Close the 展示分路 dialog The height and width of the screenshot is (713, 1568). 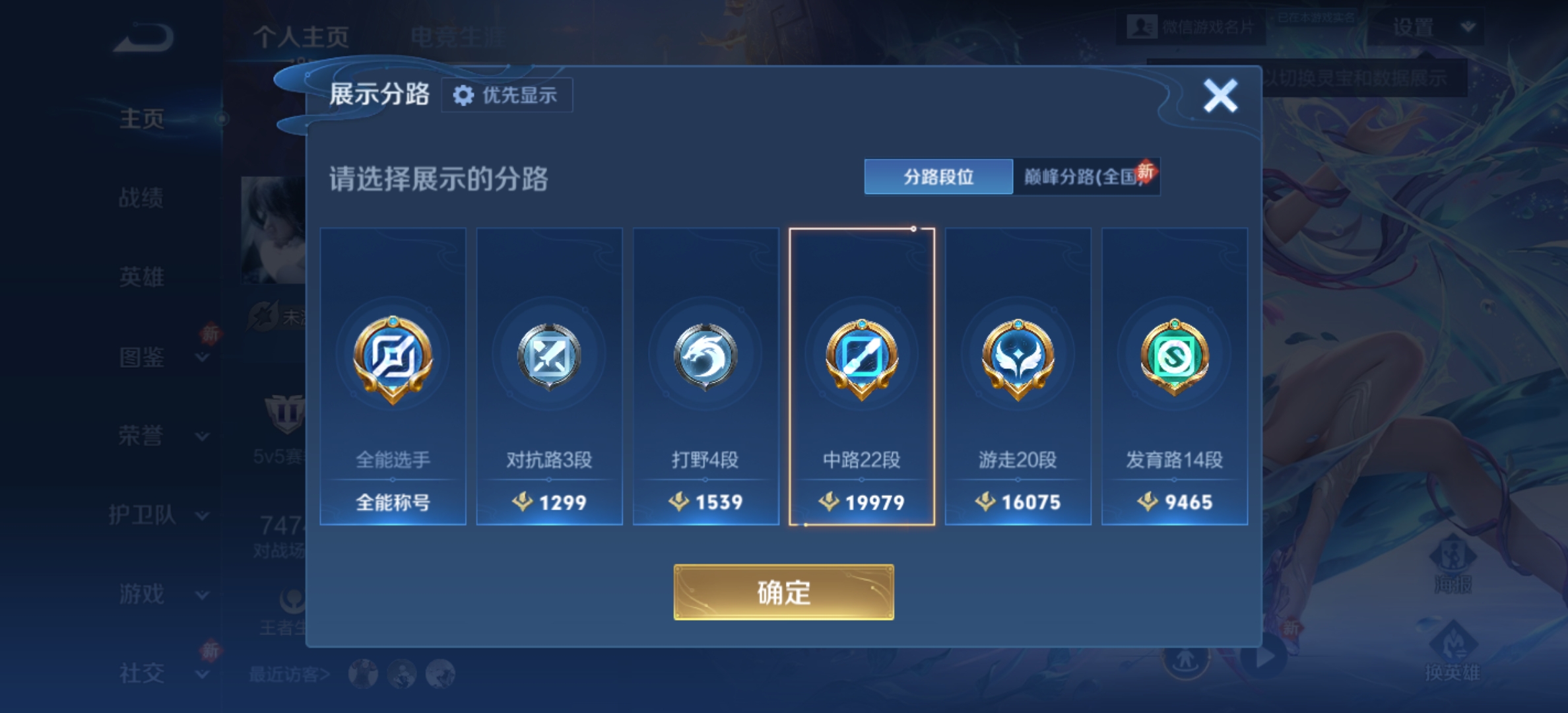coord(1220,96)
